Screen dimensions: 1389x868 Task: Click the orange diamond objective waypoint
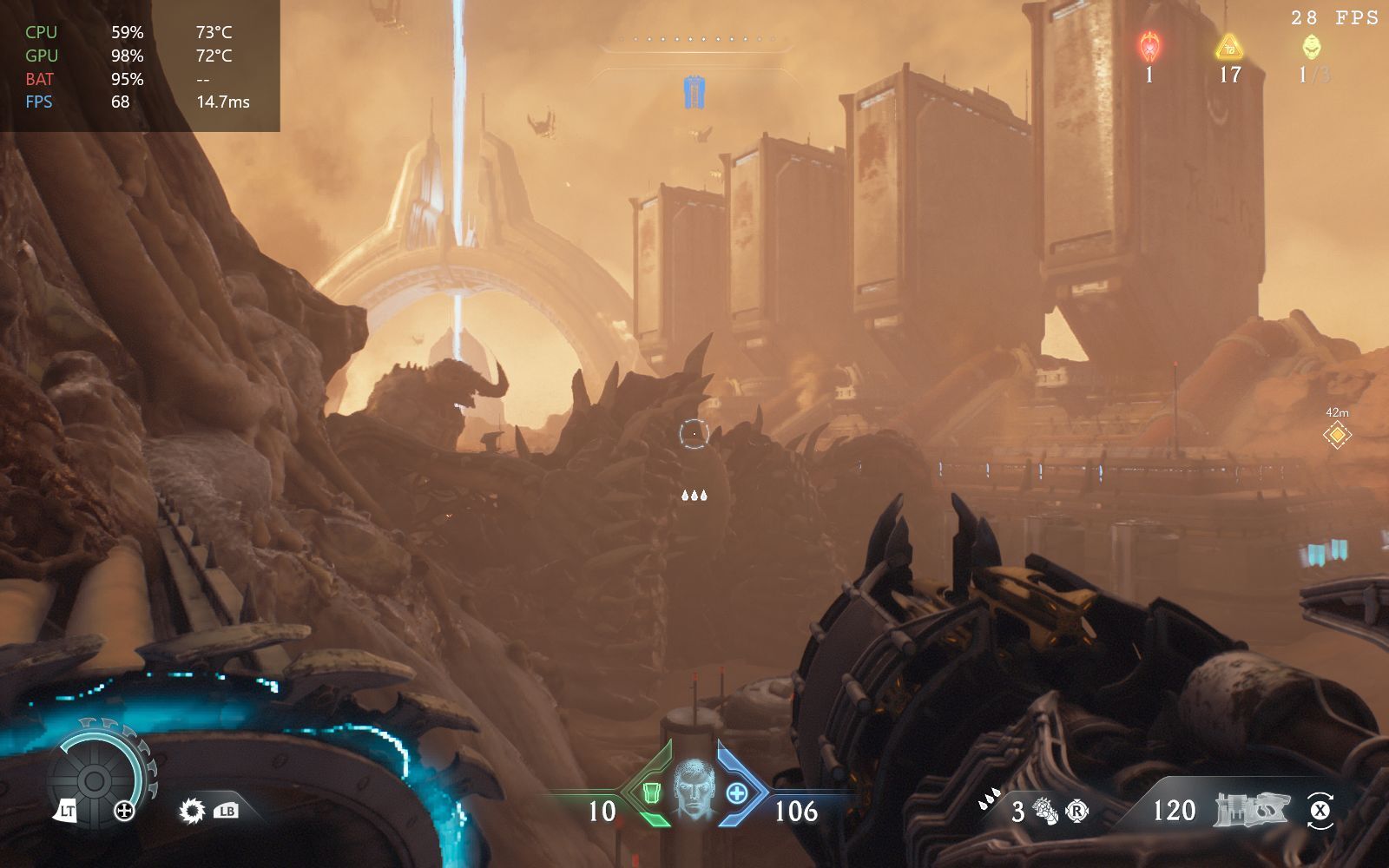click(x=1337, y=434)
